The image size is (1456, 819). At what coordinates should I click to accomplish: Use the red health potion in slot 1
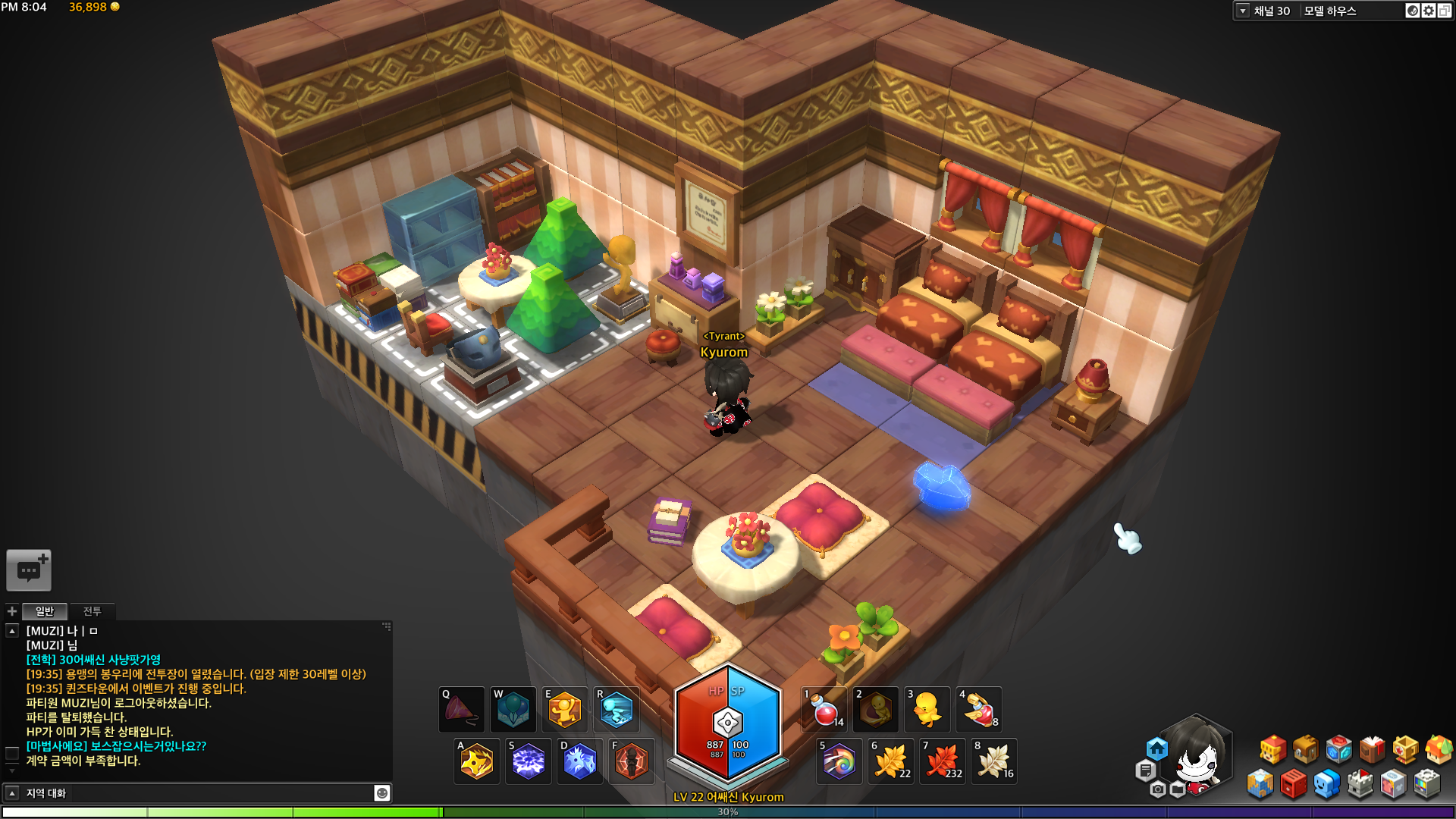tap(824, 710)
